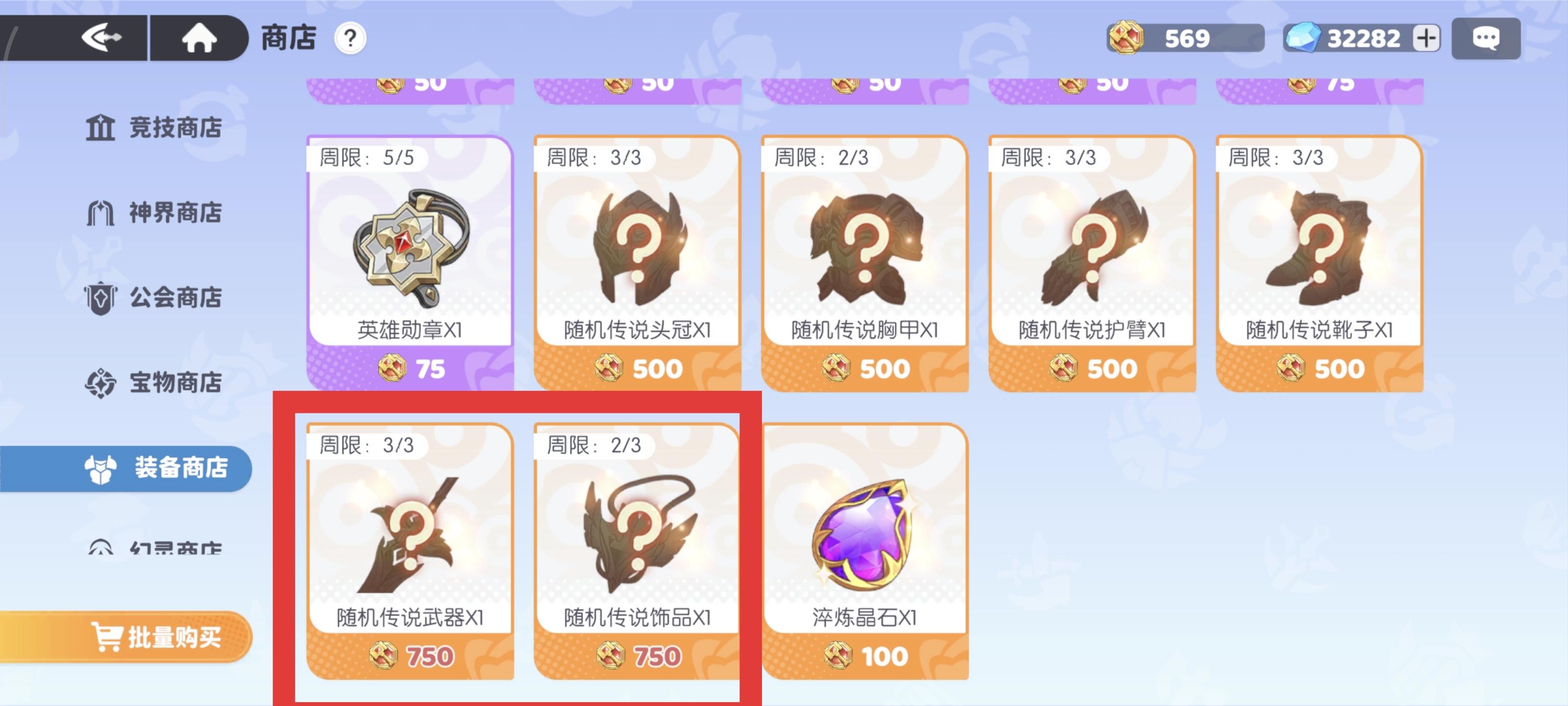
Task: Click the back arrow to exit the shop
Action: coord(102,38)
